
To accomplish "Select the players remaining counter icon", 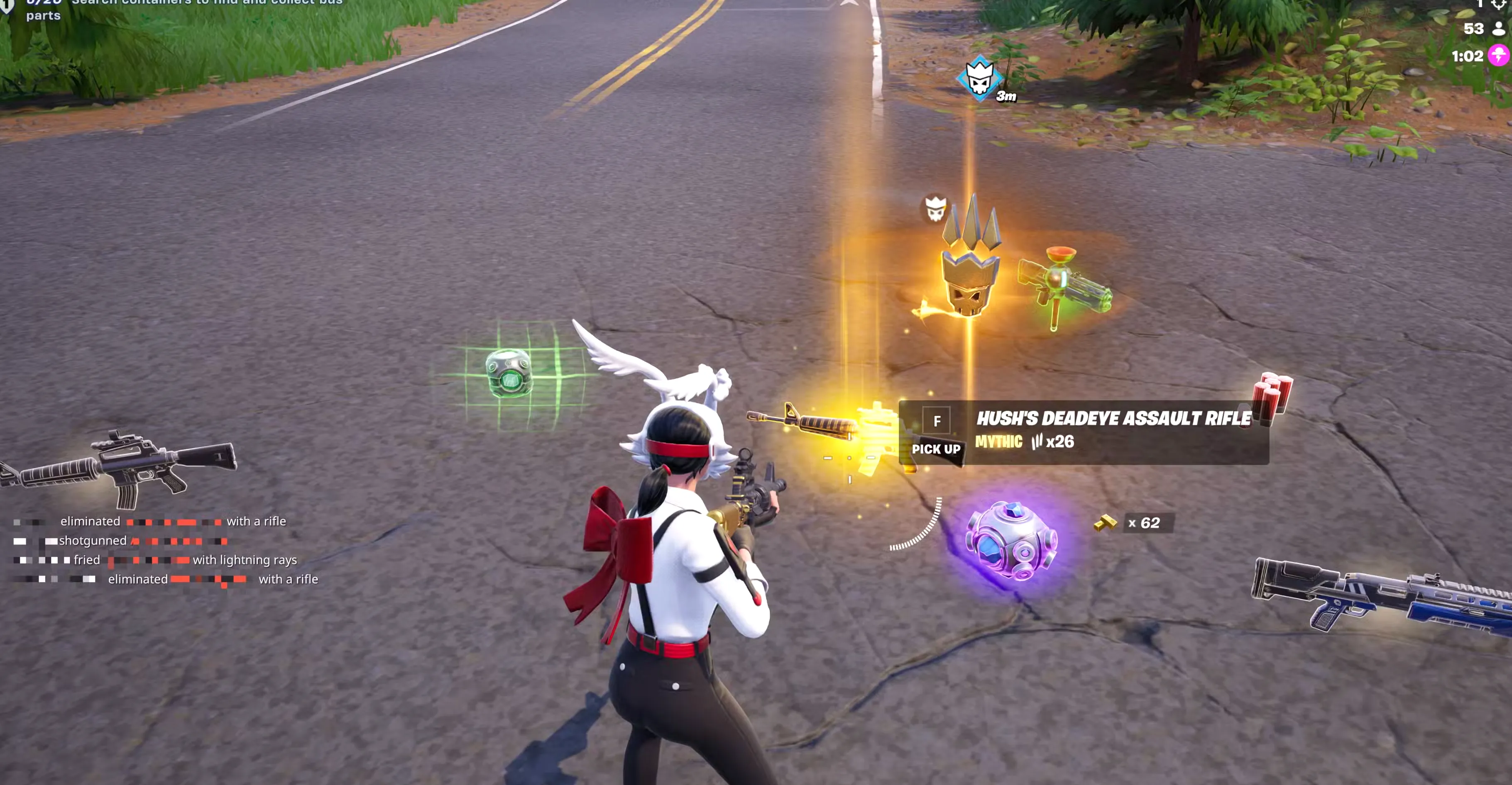I will (x=1498, y=29).
